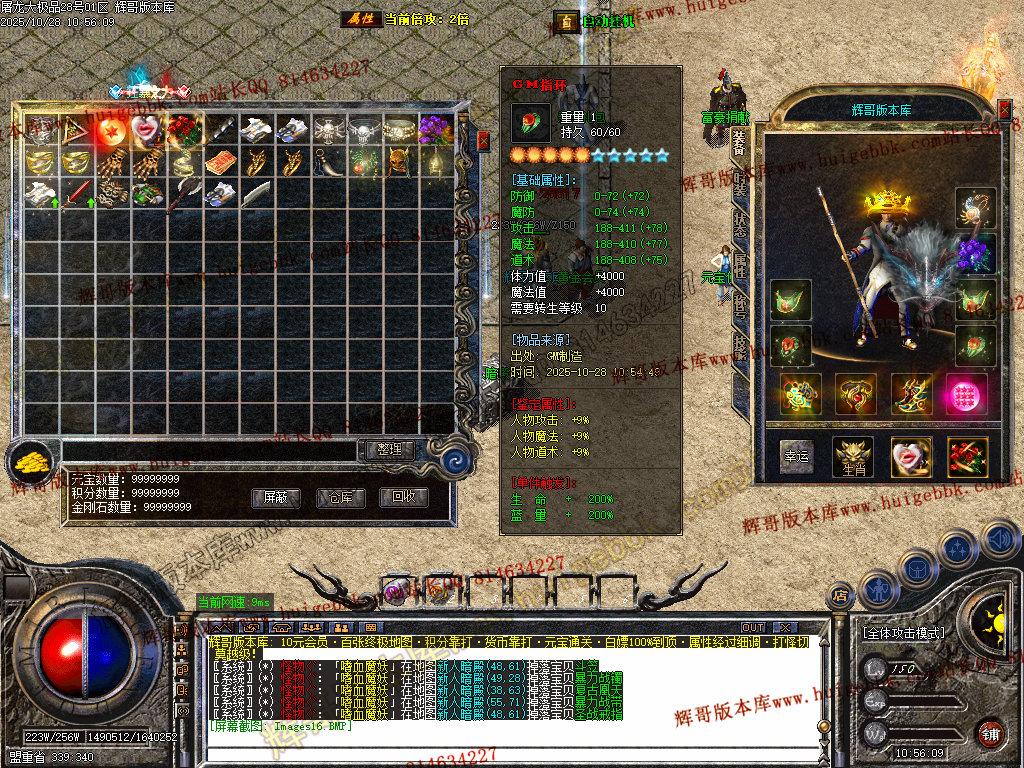Open the round 铺 shop button
1024x768 pixels.
pyautogui.click(x=989, y=731)
